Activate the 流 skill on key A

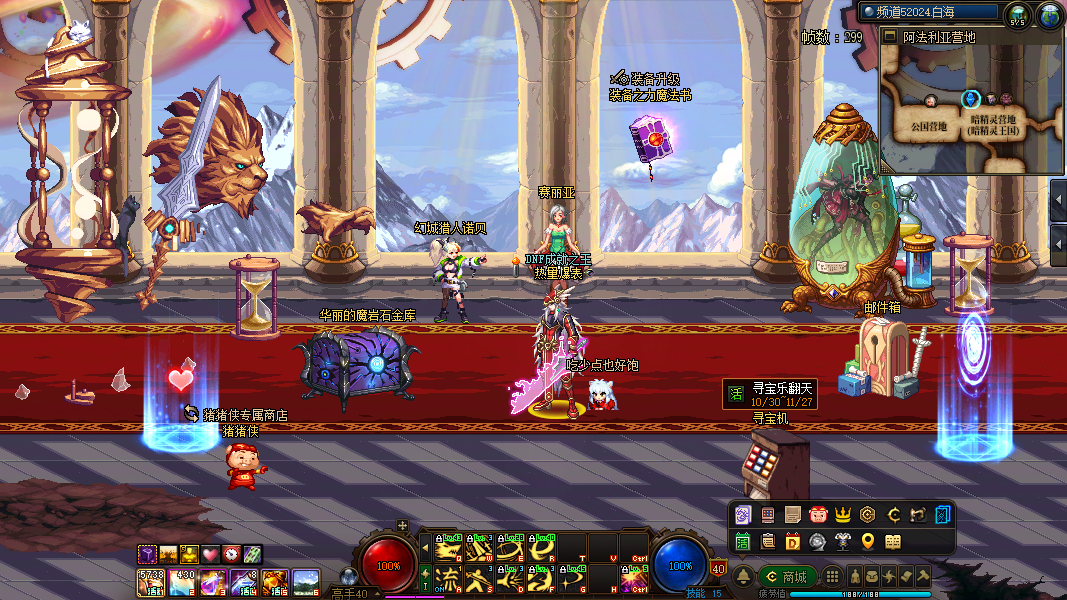(x=448, y=579)
